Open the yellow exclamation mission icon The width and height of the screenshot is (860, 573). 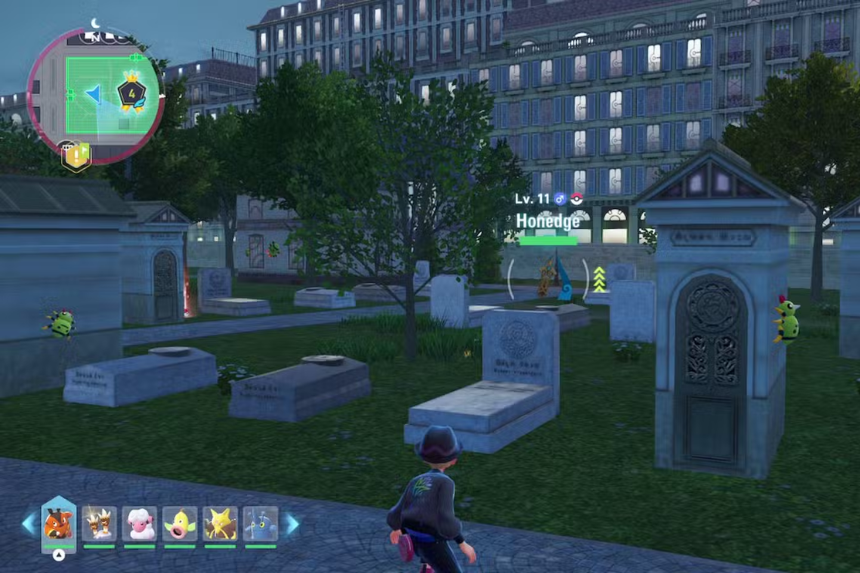[76, 155]
